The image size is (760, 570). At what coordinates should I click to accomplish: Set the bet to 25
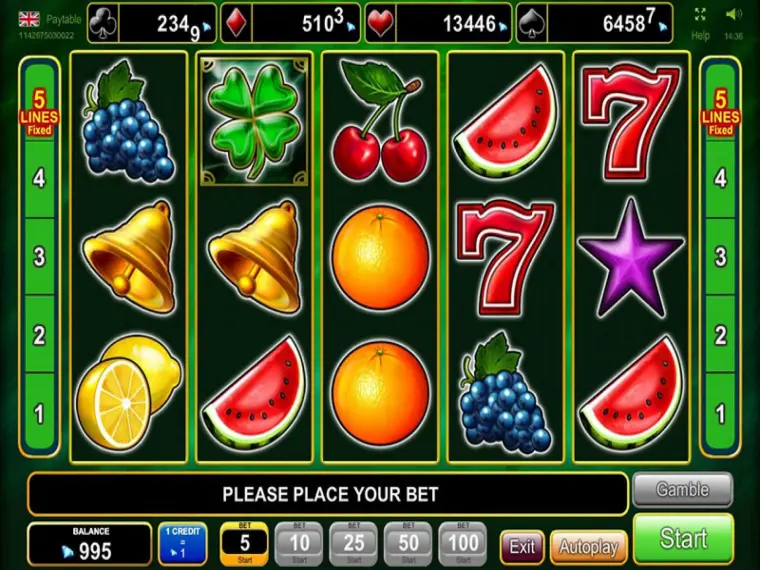[353, 543]
